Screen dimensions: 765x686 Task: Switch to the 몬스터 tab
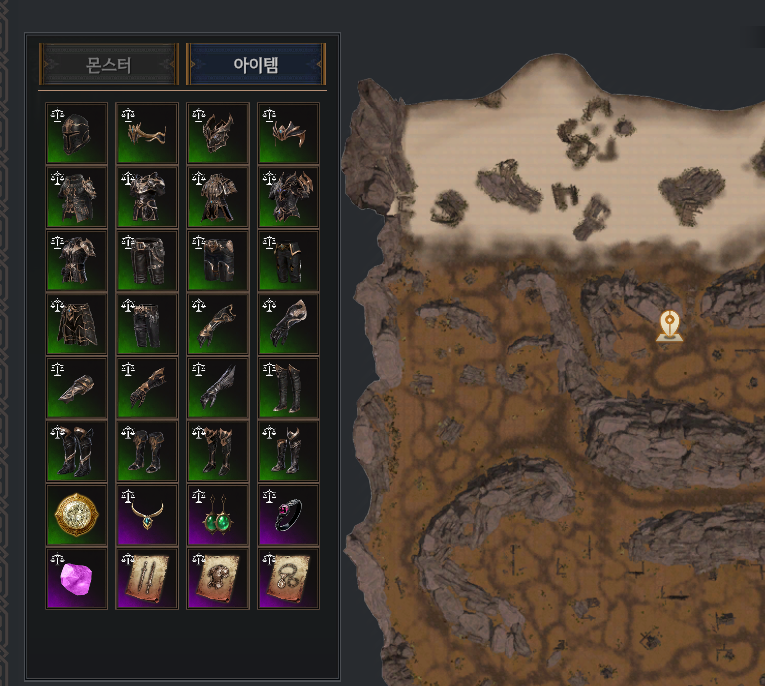click(x=108, y=66)
